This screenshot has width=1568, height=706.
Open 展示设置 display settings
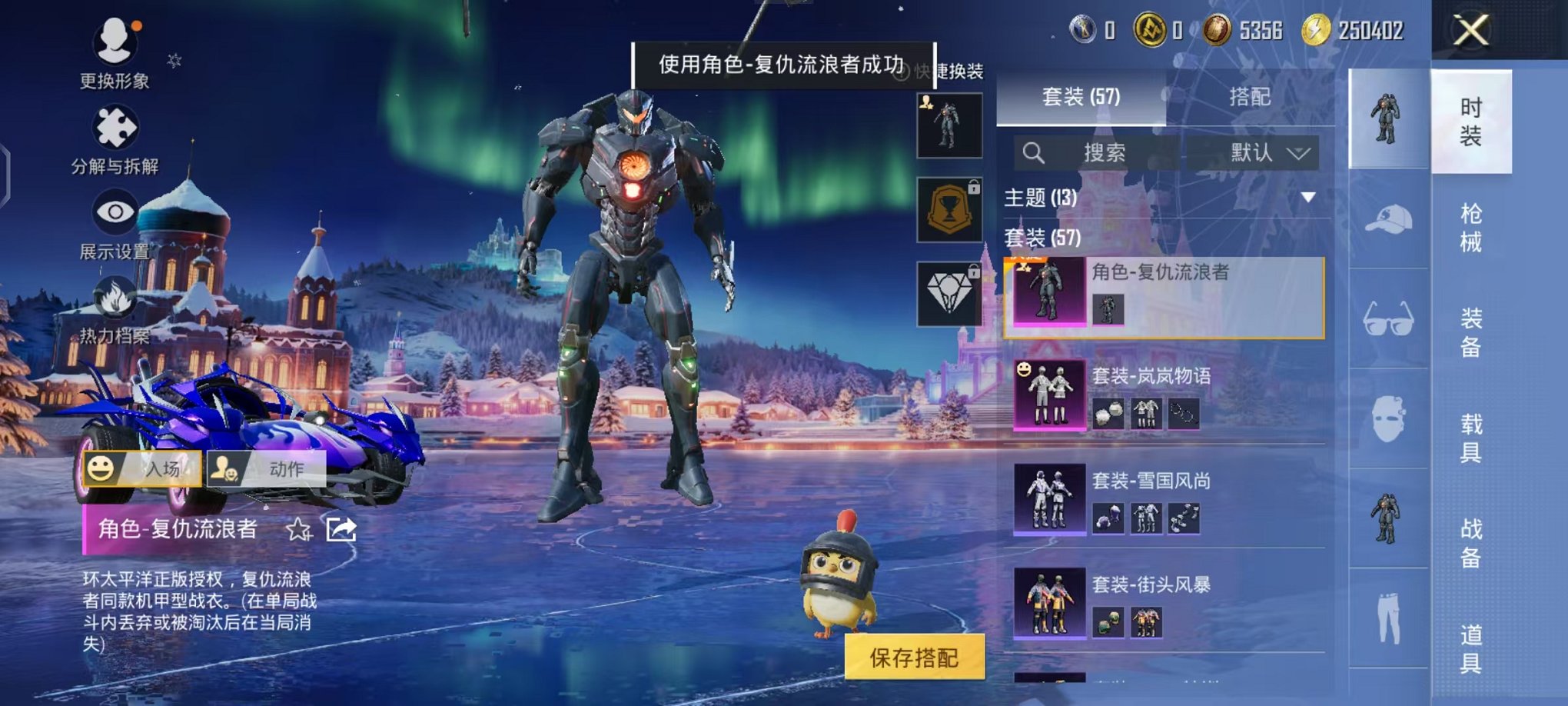[x=114, y=209]
